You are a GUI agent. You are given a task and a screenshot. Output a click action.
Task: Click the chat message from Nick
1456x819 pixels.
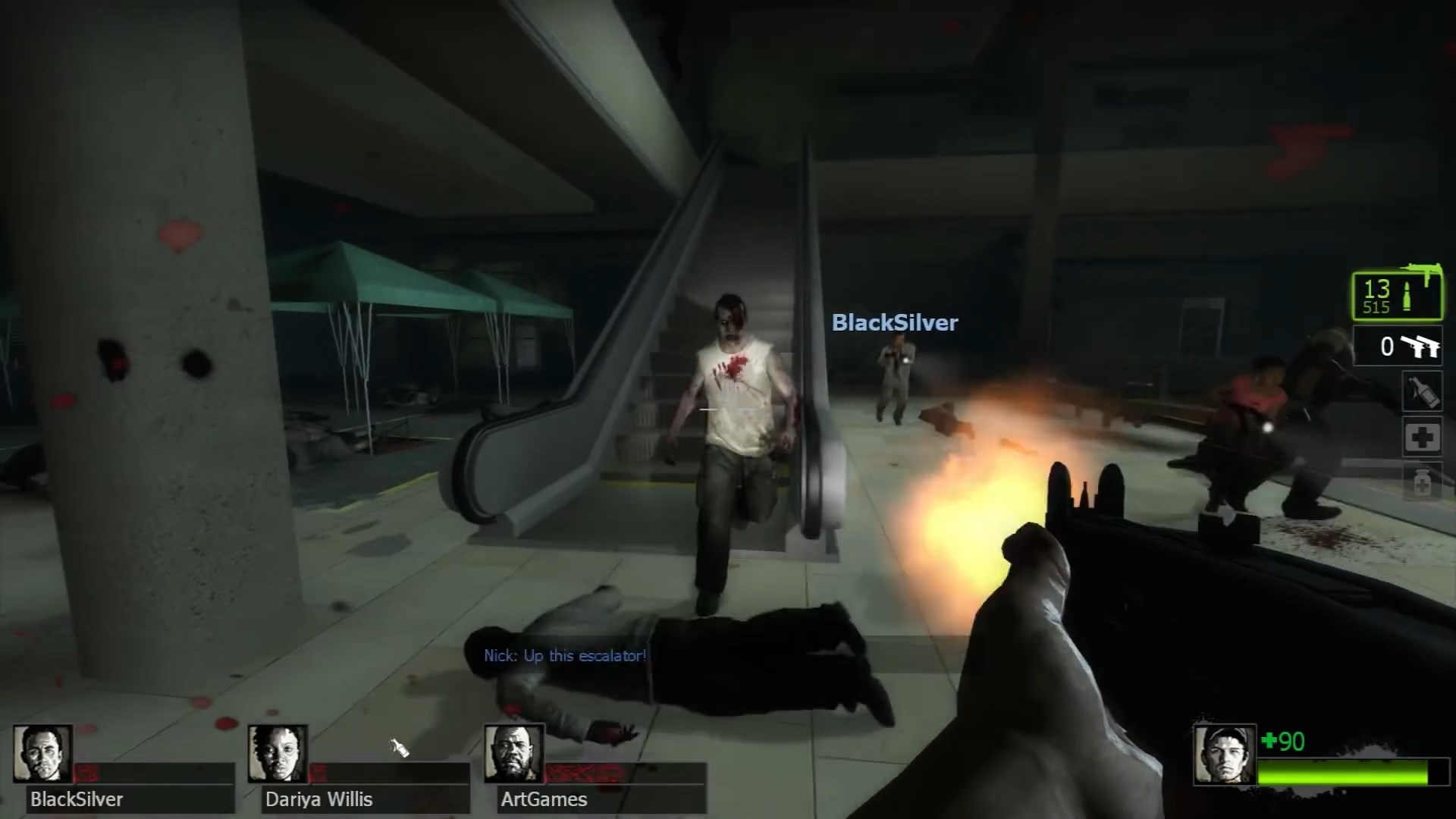(x=564, y=656)
